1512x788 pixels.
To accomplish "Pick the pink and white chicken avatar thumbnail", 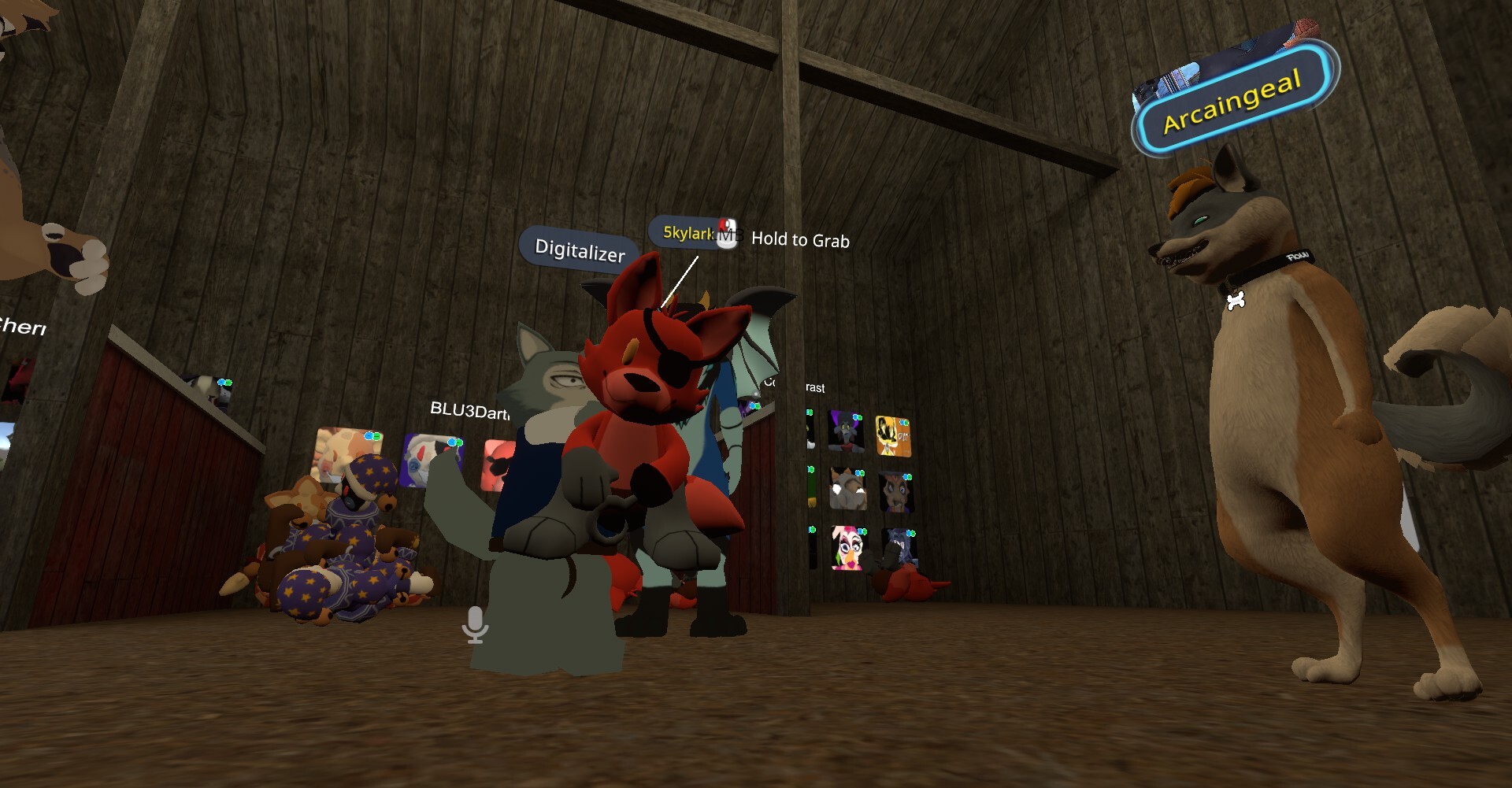I will tap(847, 546).
